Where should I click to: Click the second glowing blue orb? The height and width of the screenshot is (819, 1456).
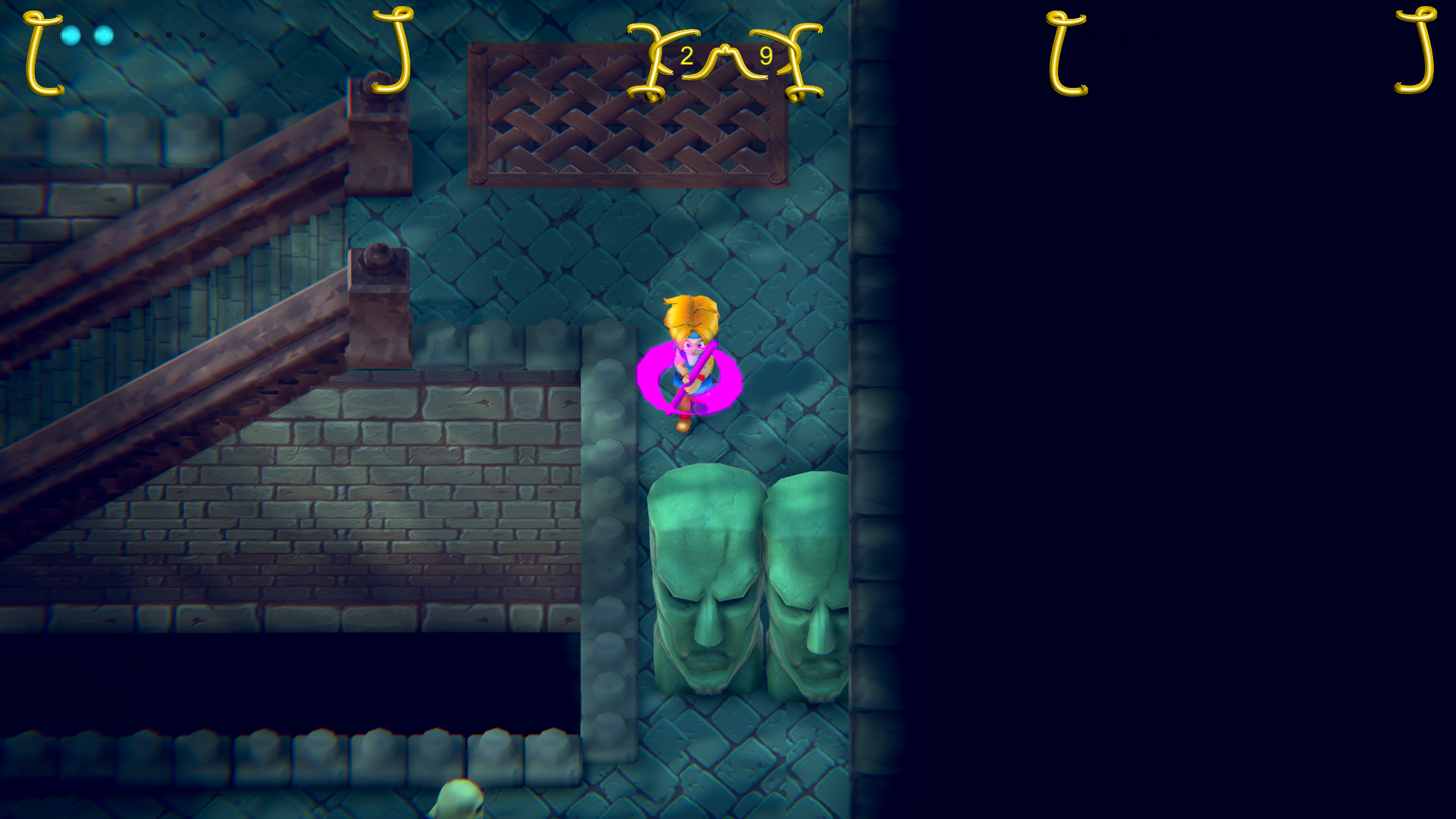point(102,35)
